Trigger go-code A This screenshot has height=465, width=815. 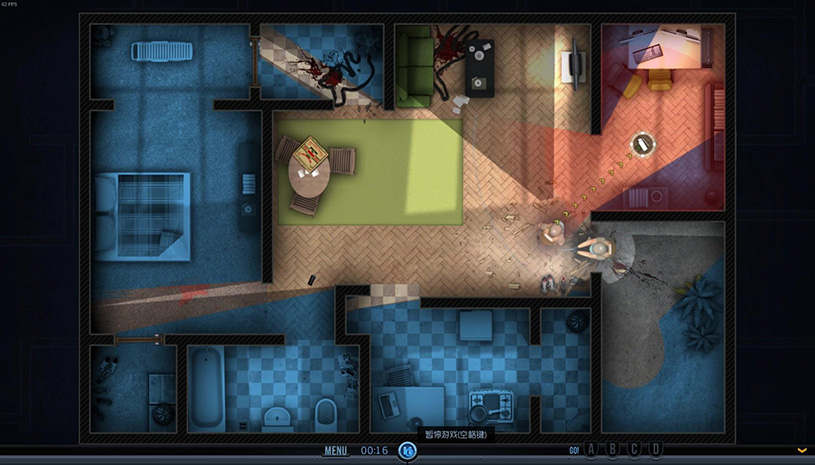pos(591,450)
